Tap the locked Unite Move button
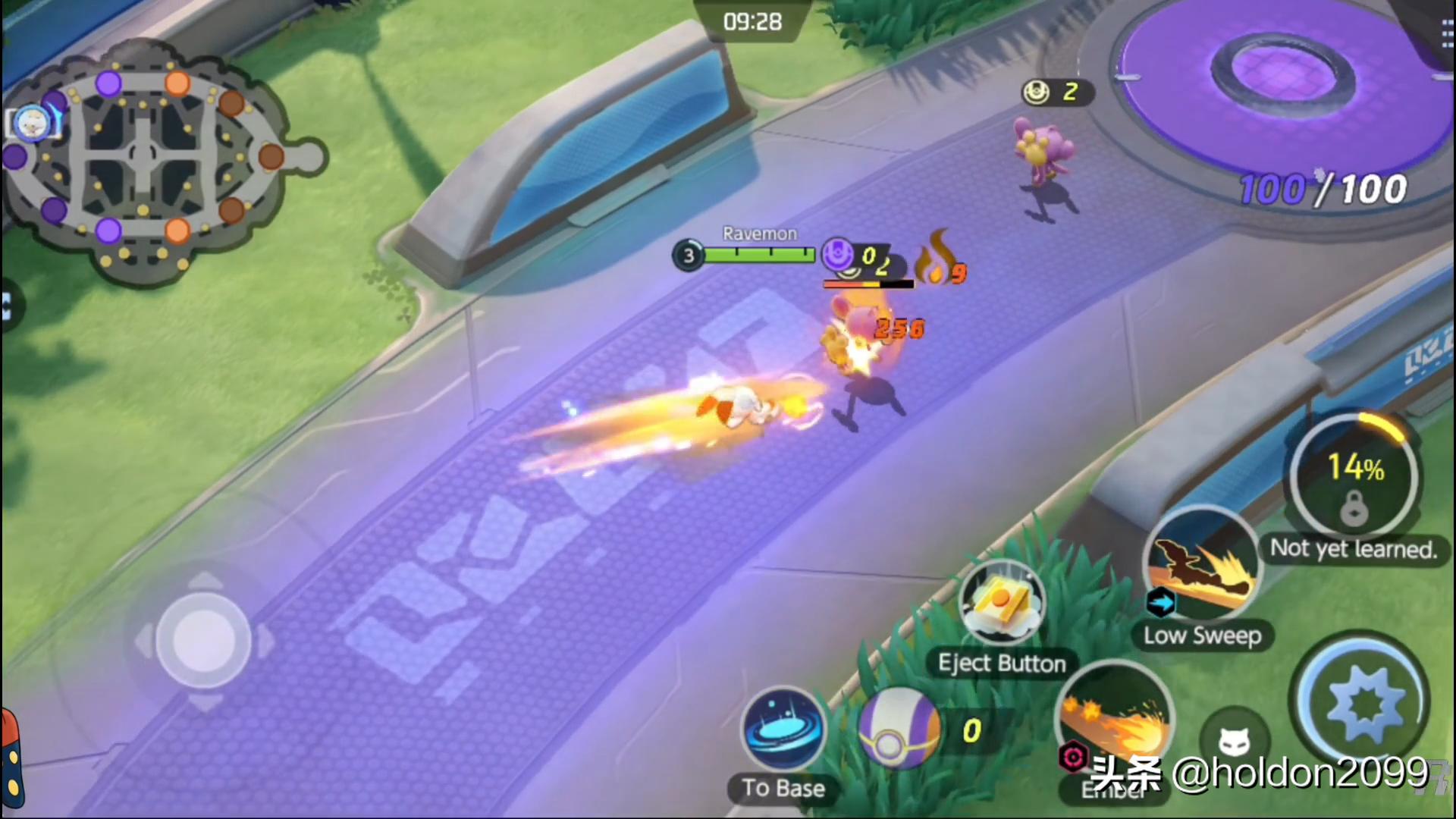 [x=1354, y=478]
